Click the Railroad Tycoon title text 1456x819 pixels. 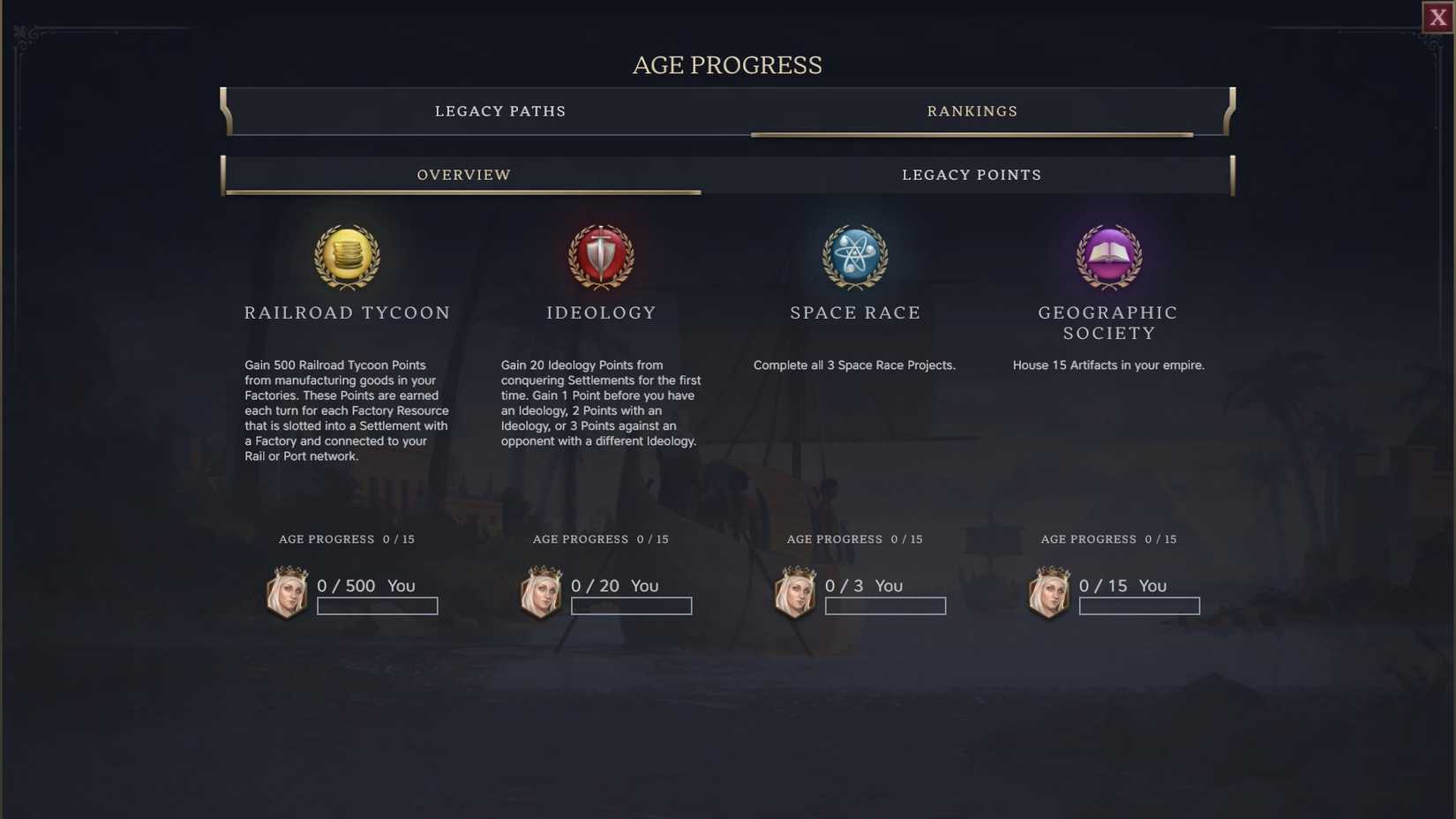[348, 312]
